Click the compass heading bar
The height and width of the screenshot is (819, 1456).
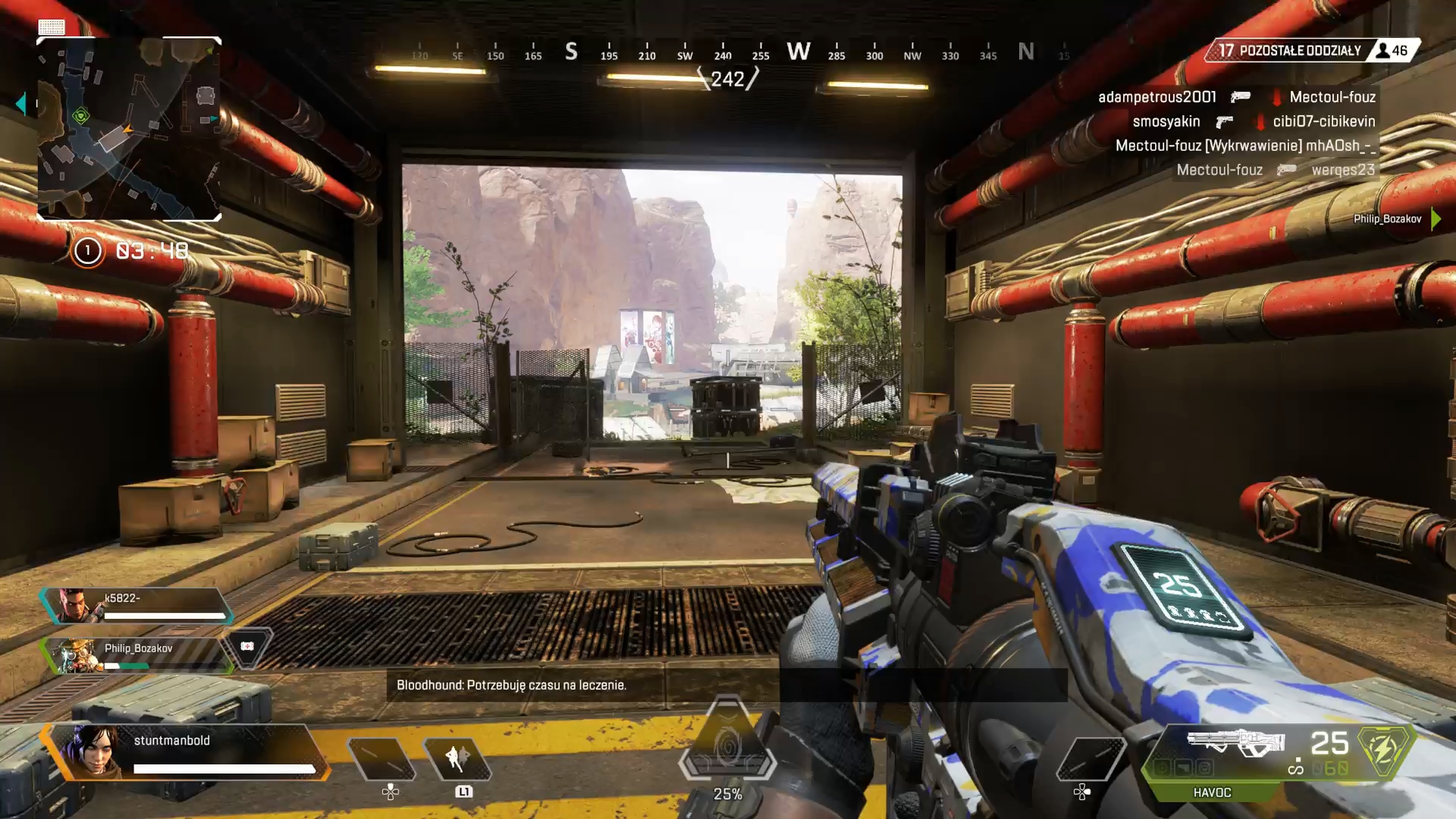click(724, 53)
